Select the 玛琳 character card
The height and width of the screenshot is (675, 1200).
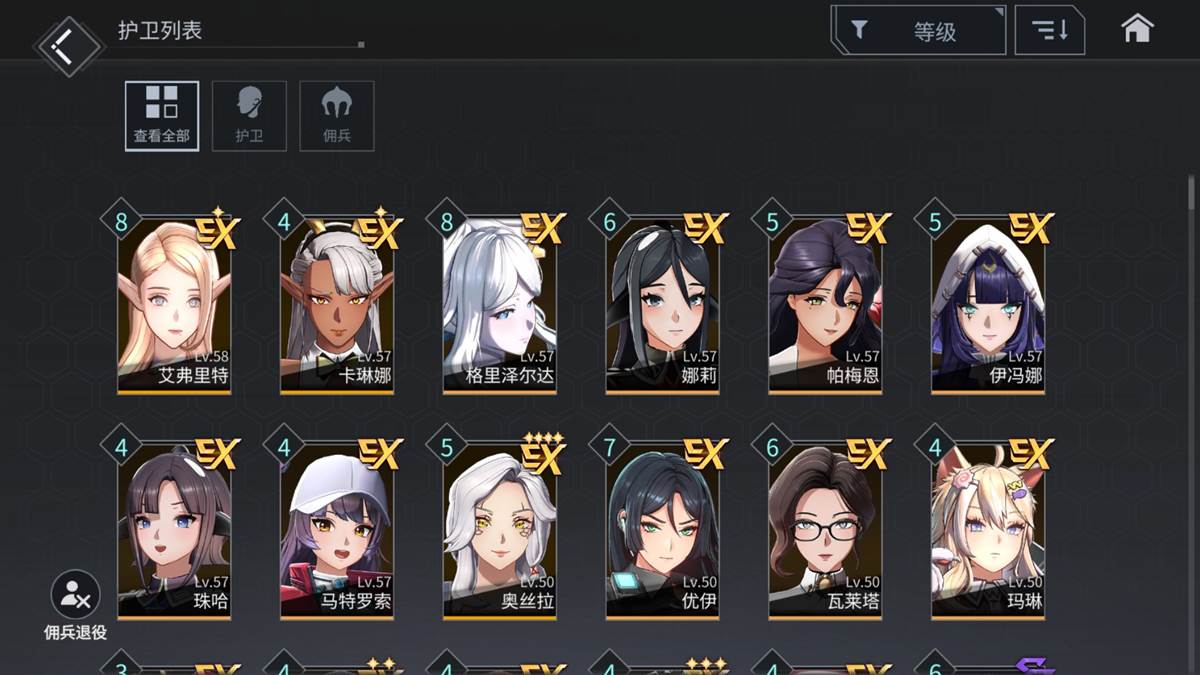pyautogui.click(x=988, y=530)
